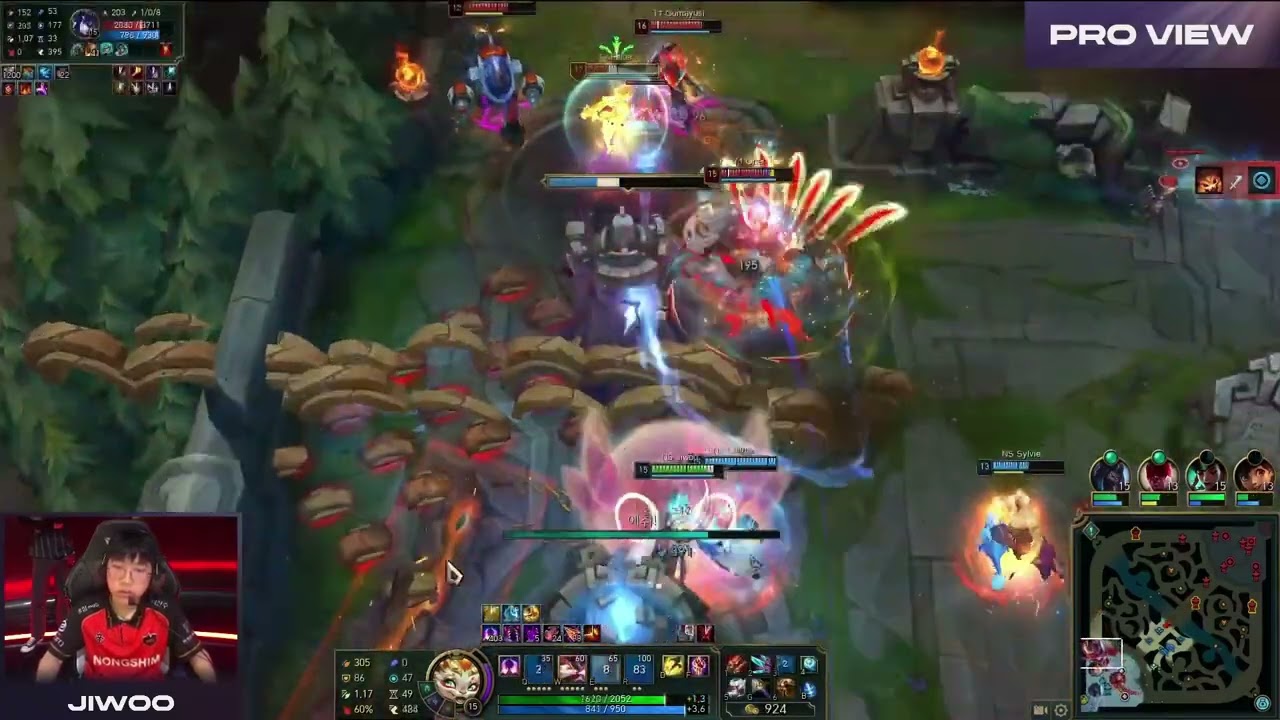Click on the minimap
This screenshot has height=720, width=1280.
coord(1174,616)
